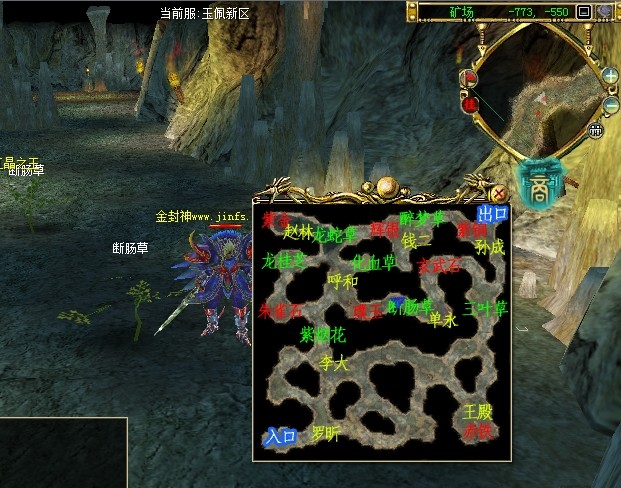
Task: Pick the 三叶草 herb marker
Action: pos(486,309)
